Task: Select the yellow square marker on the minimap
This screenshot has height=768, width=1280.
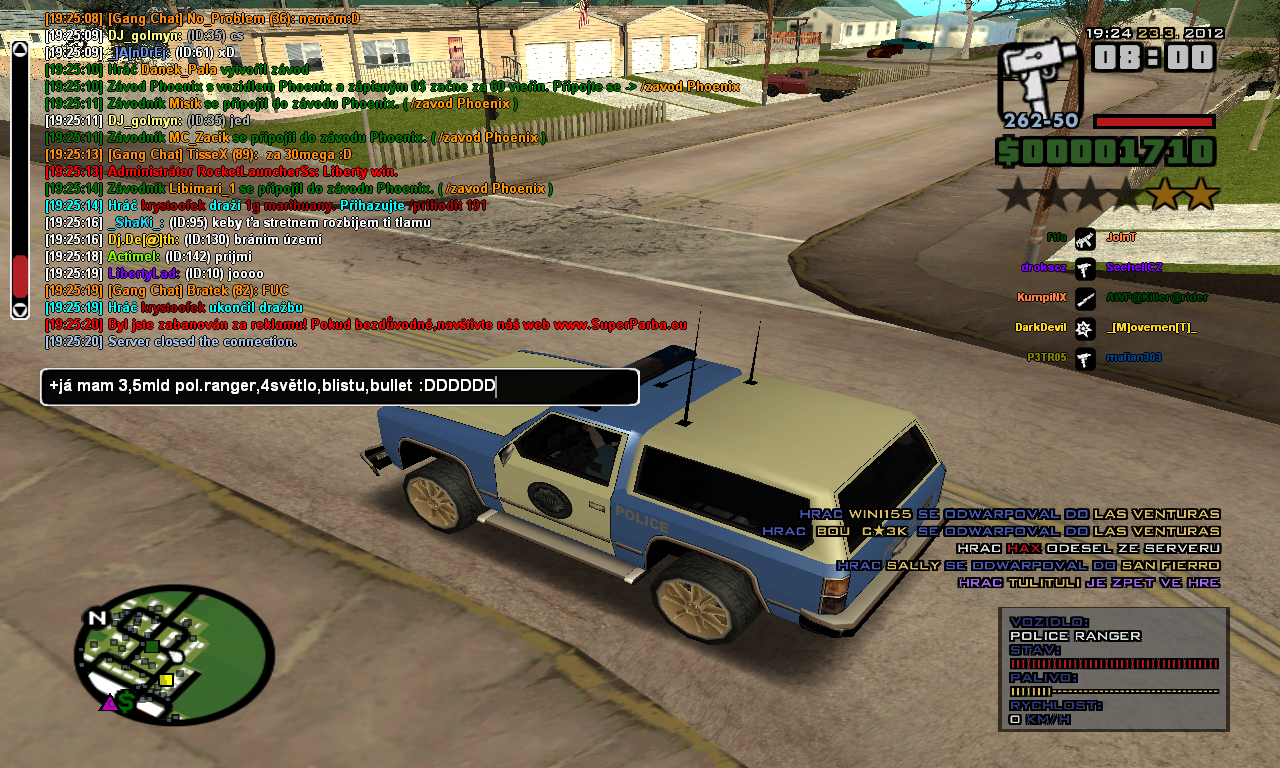Action: pos(166,680)
